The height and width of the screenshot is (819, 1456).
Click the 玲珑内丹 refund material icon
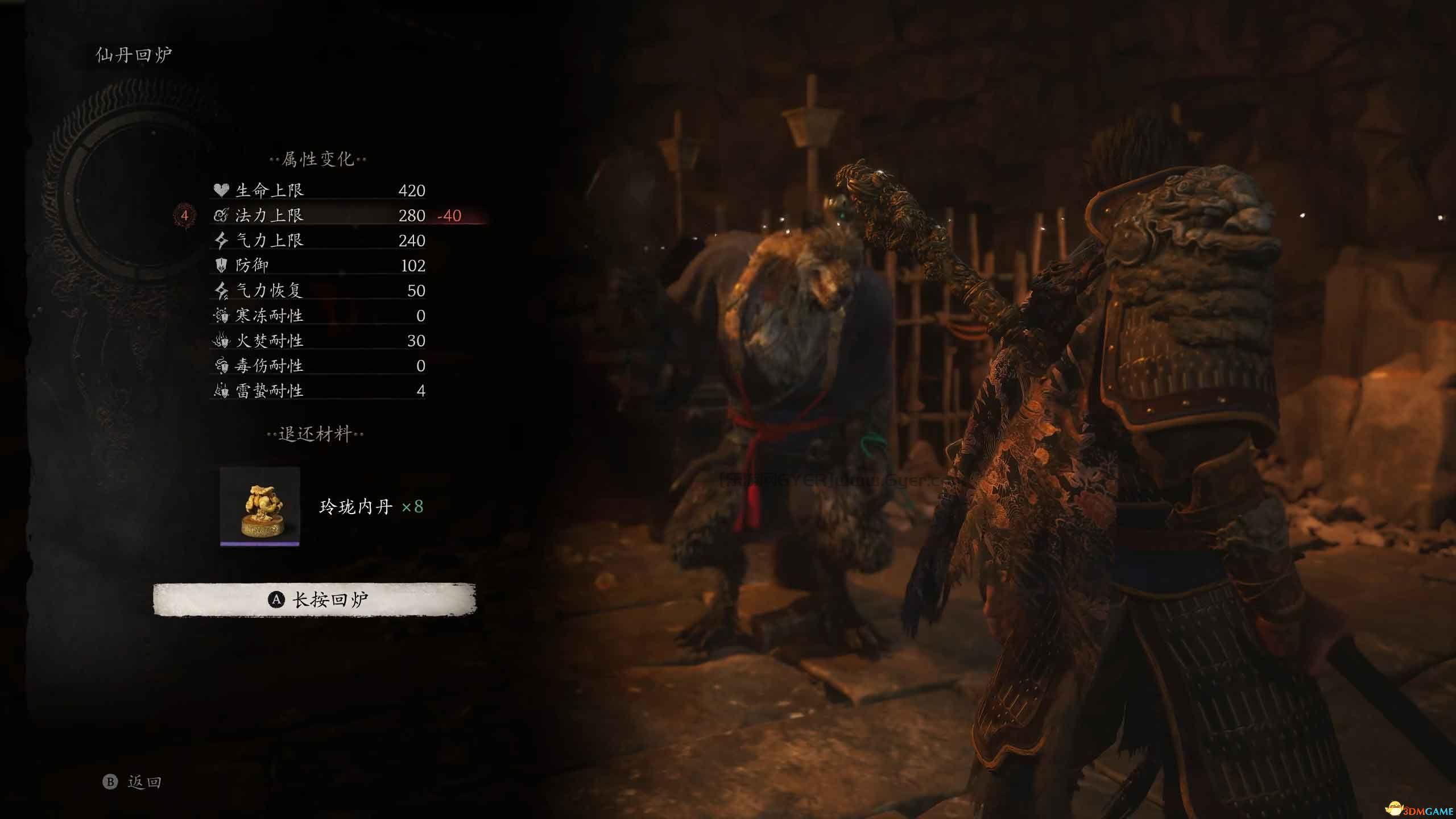pos(260,507)
